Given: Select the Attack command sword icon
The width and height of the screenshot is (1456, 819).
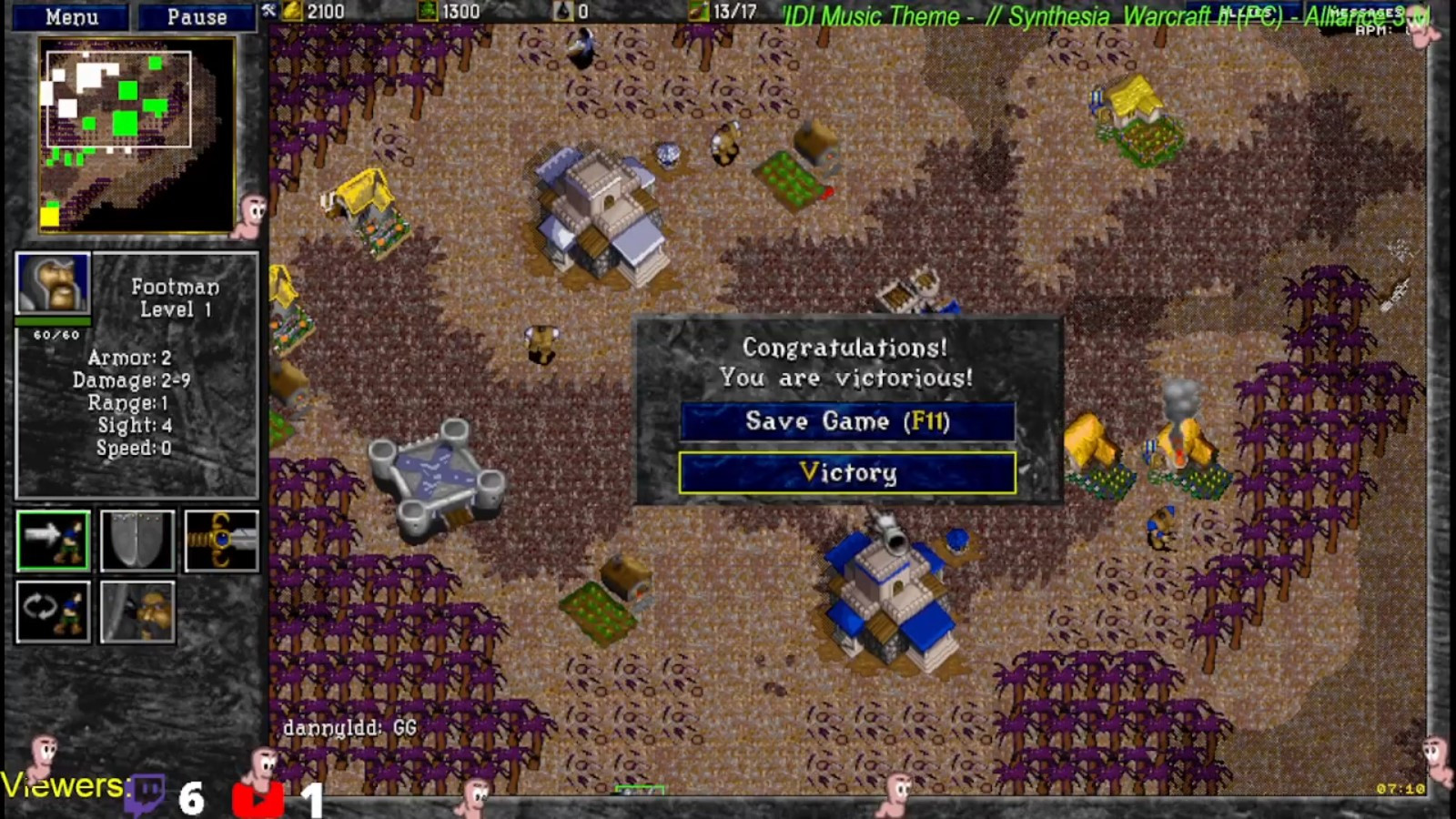Looking at the screenshot, I should tap(220, 541).
